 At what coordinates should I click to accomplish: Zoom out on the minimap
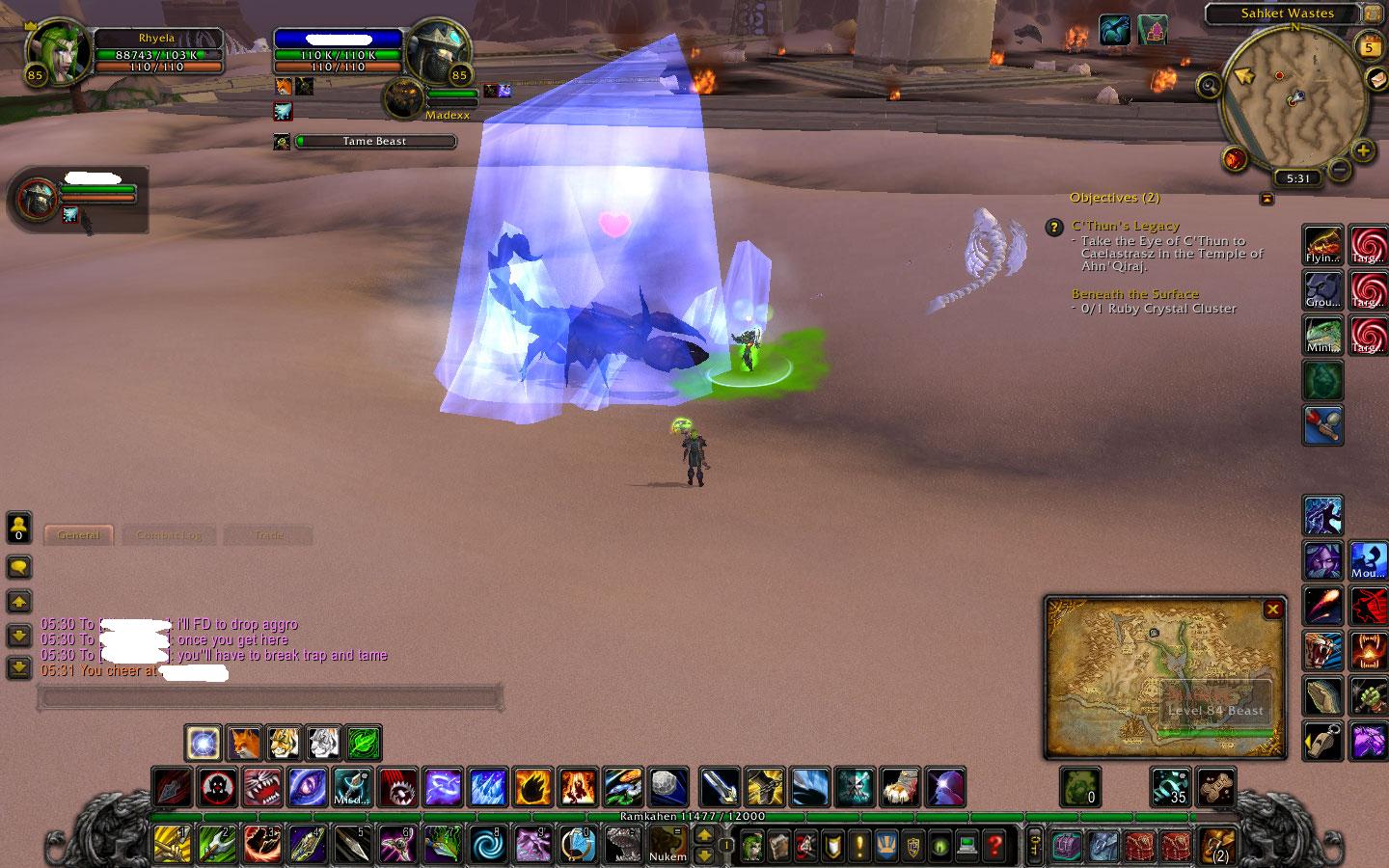pos(1339,171)
